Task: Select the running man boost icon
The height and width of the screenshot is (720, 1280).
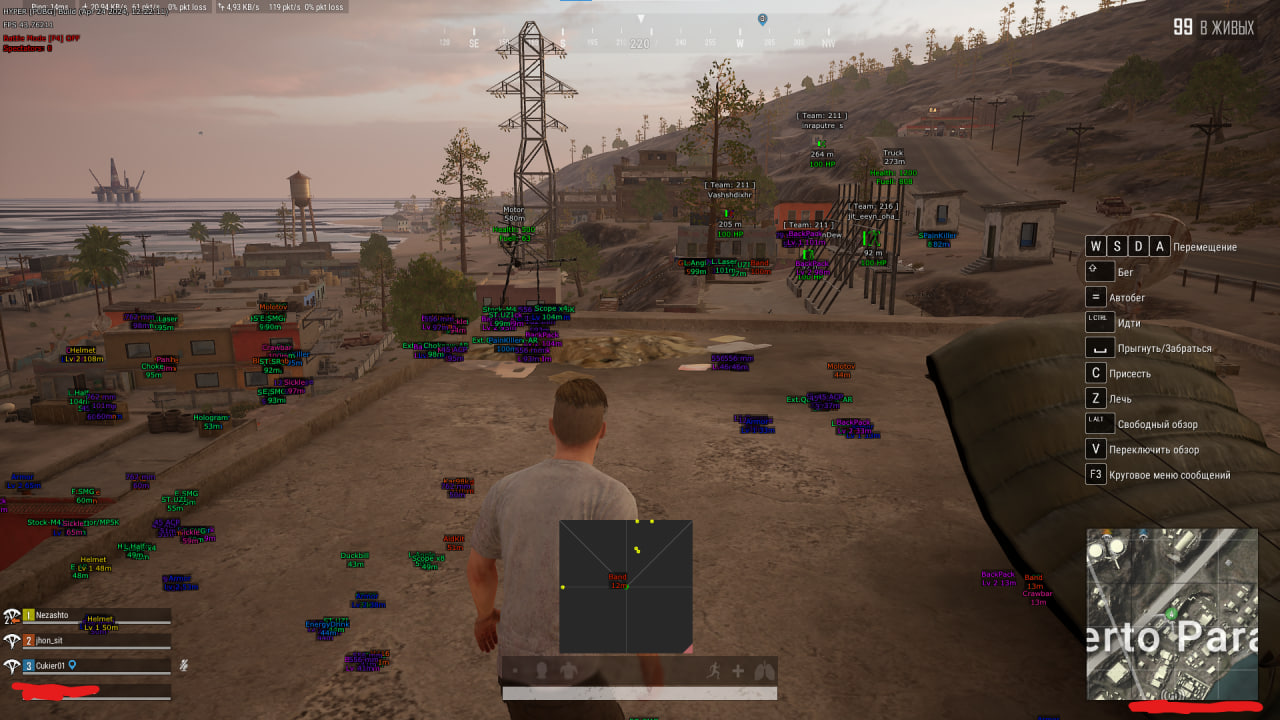Action: coord(714,672)
